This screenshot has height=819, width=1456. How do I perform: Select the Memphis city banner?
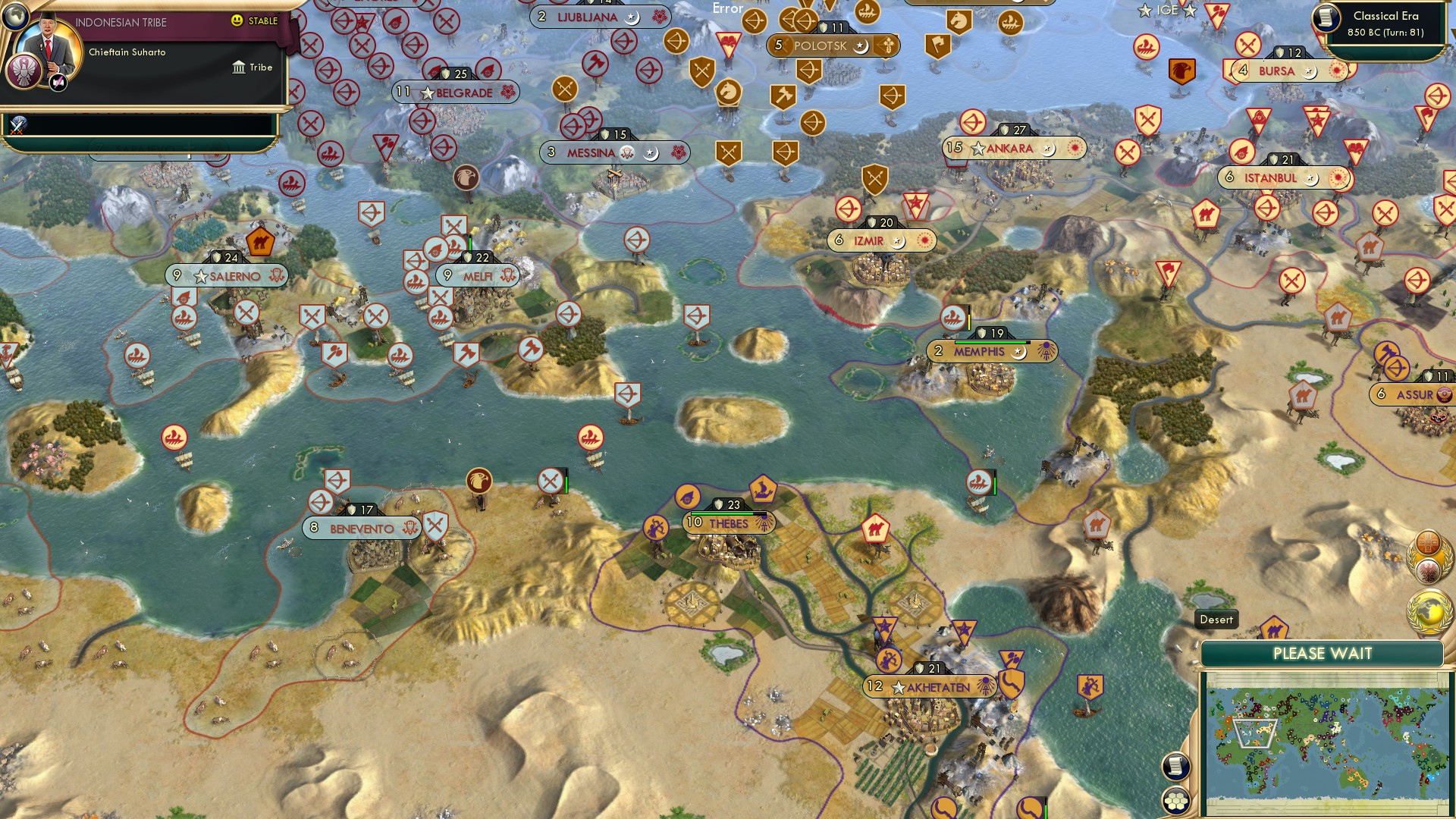(978, 351)
